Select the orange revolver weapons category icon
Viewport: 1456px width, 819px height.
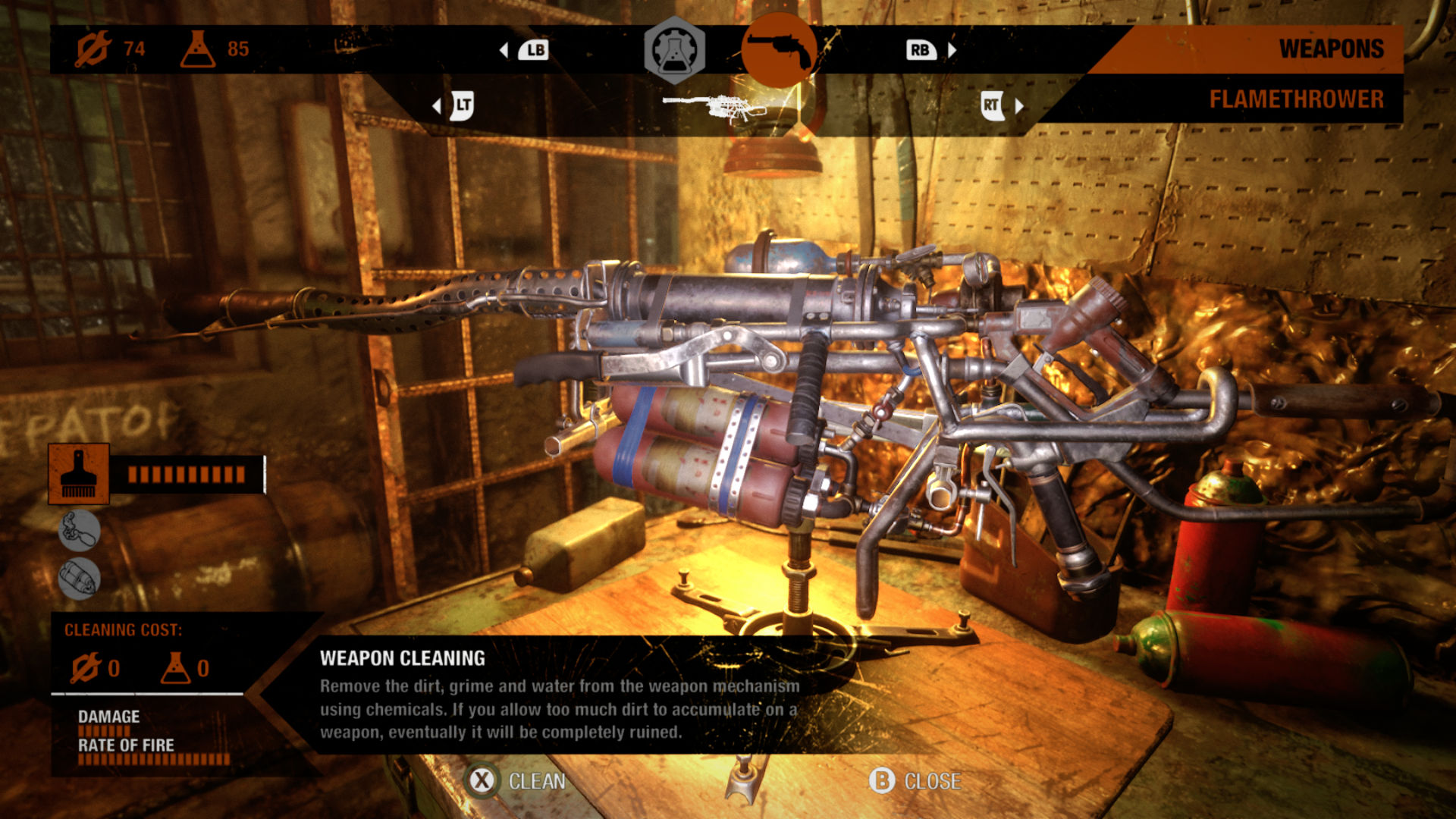click(x=779, y=50)
